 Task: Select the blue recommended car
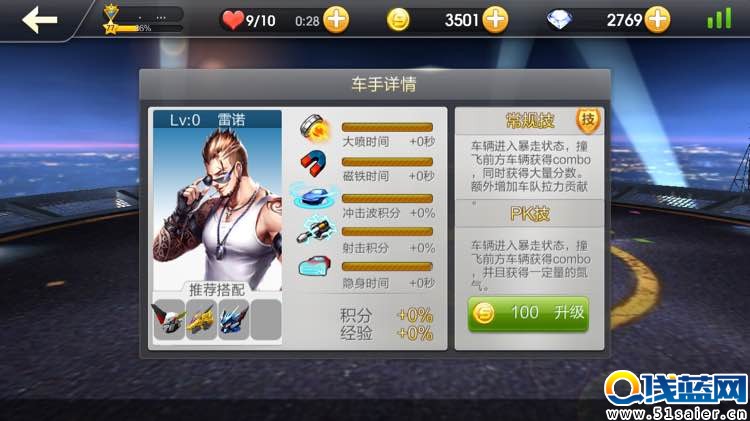(x=233, y=320)
